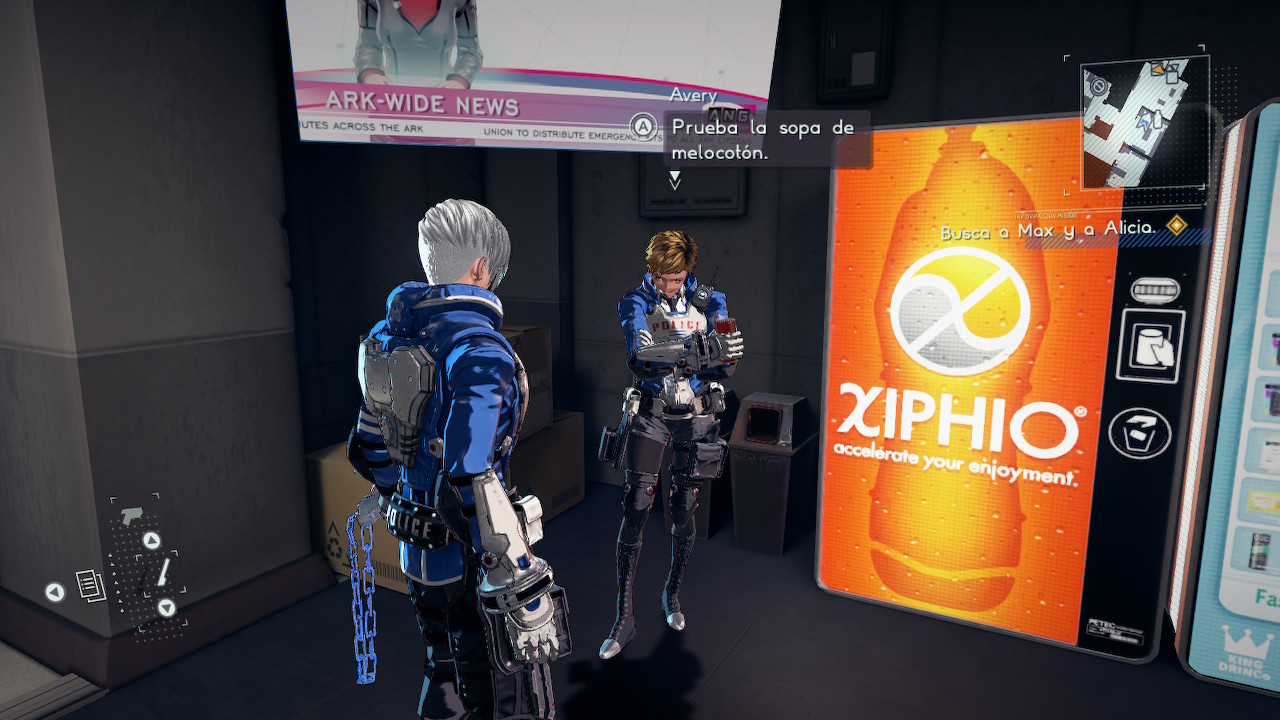The image size is (1280, 720).
Task: Select the no-entry circle marker on minimap
Action: pos(1098,87)
